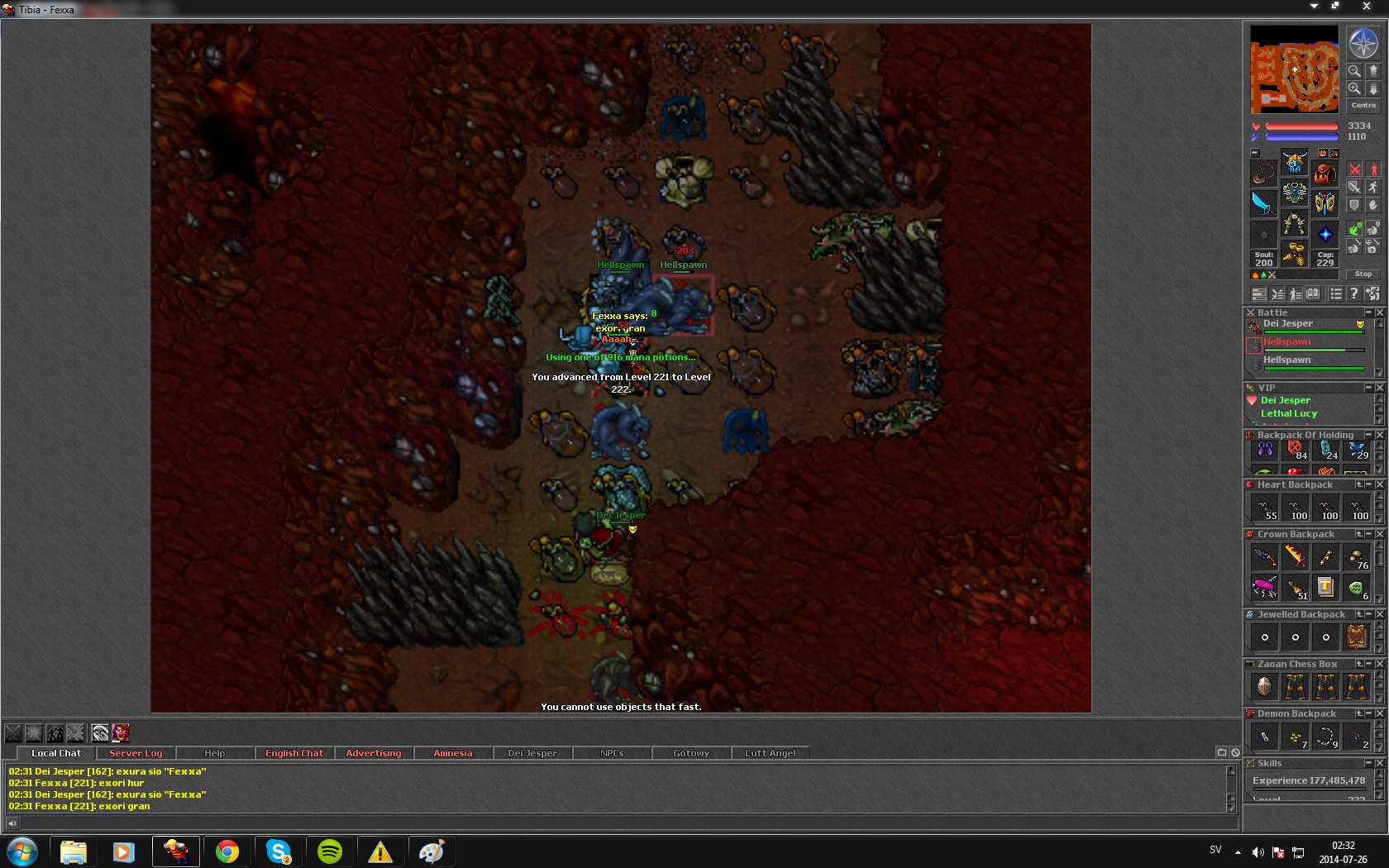Image resolution: width=1389 pixels, height=868 pixels.
Task: Select the horned helmet equipment slot
Action: pyautogui.click(x=1295, y=161)
